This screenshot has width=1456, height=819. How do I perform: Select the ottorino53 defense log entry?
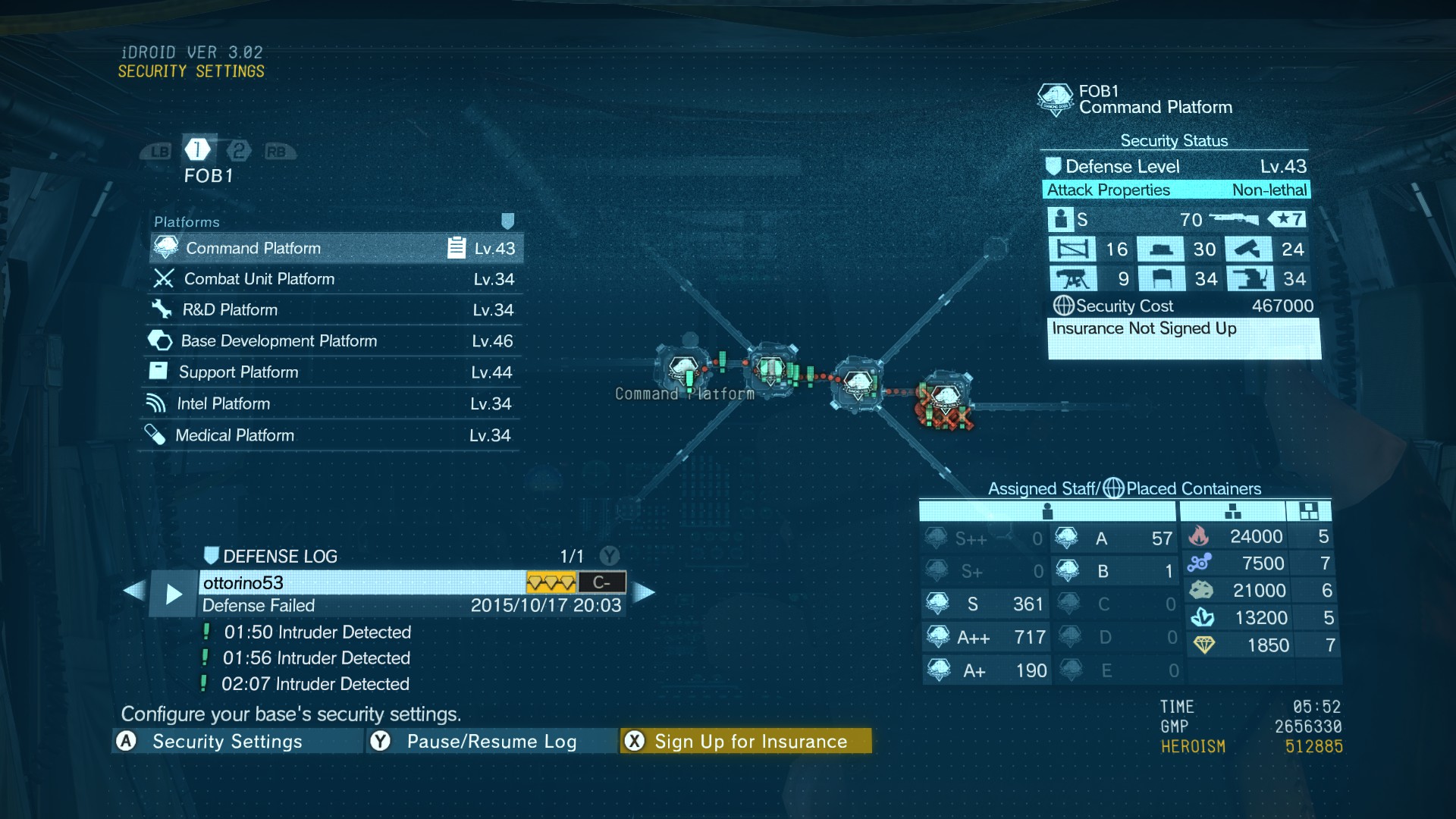tap(362, 582)
